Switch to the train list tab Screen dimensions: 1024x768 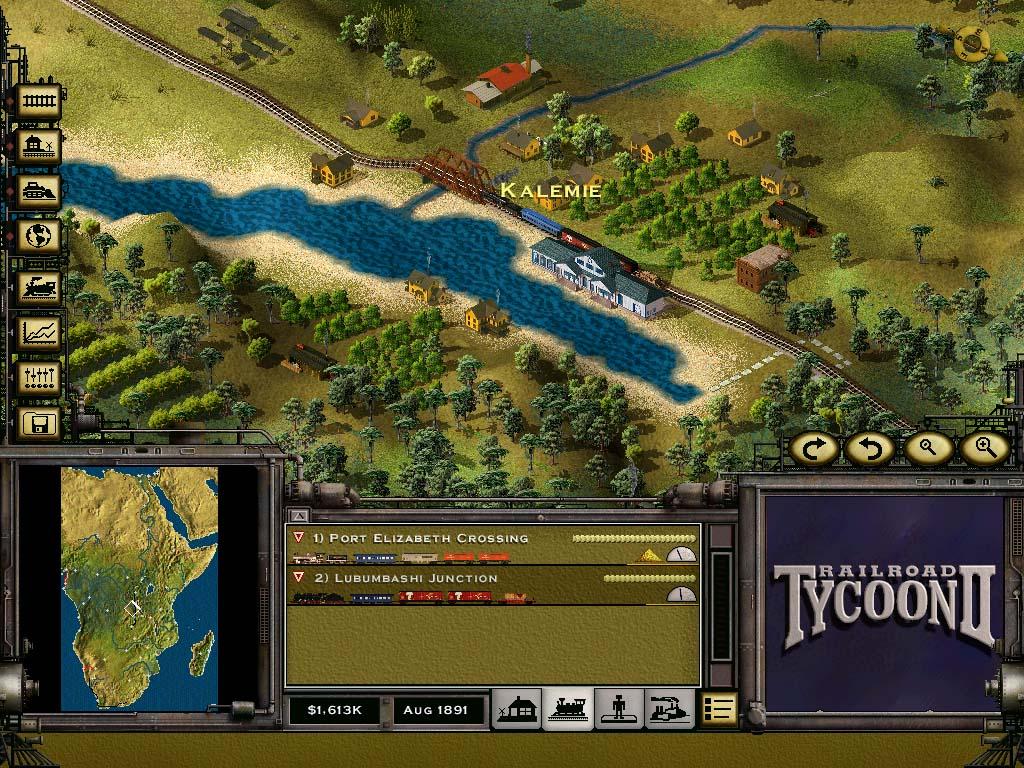point(568,709)
